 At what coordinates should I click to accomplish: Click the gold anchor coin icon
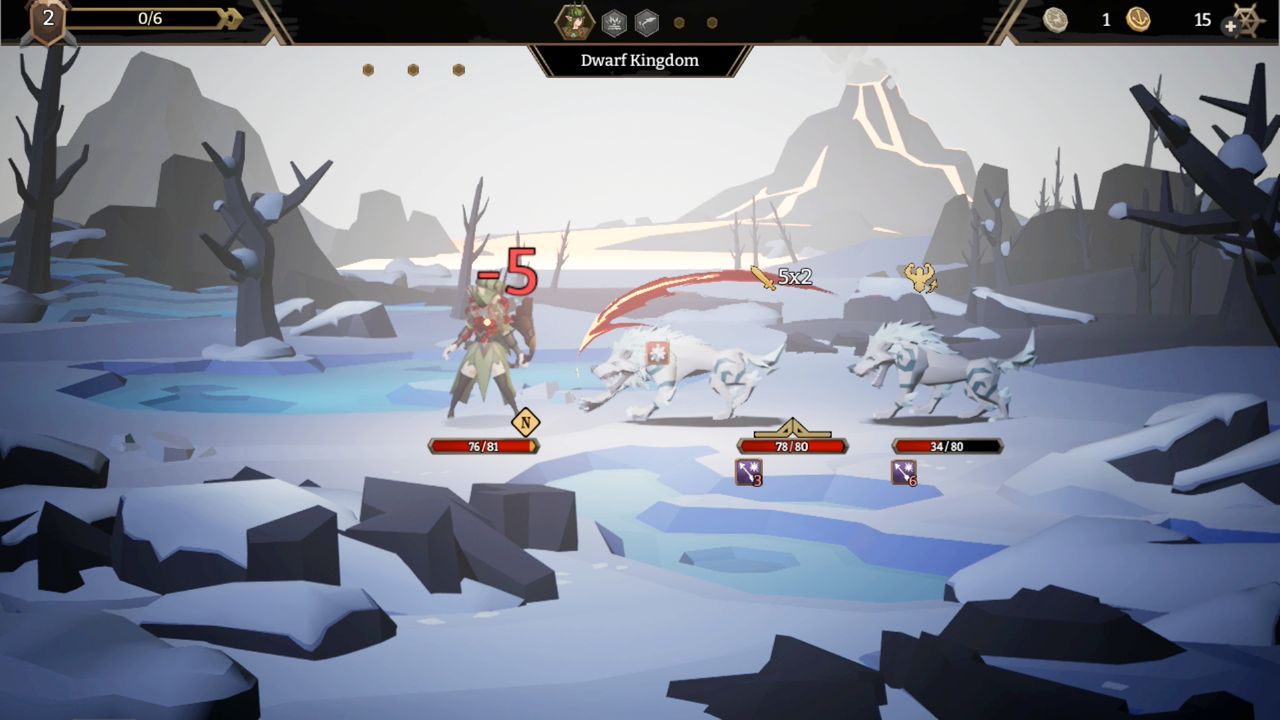click(1137, 19)
